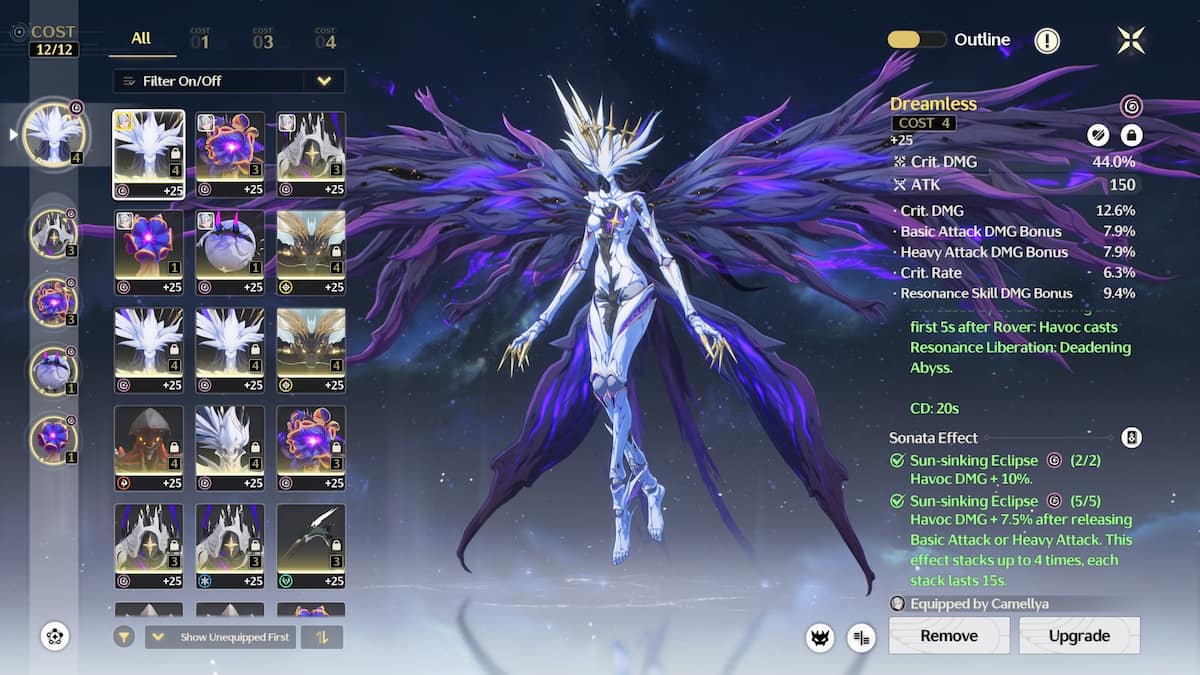The height and width of the screenshot is (675, 1200).
Task: Remove the equipped Dreamless echo
Action: [949, 635]
